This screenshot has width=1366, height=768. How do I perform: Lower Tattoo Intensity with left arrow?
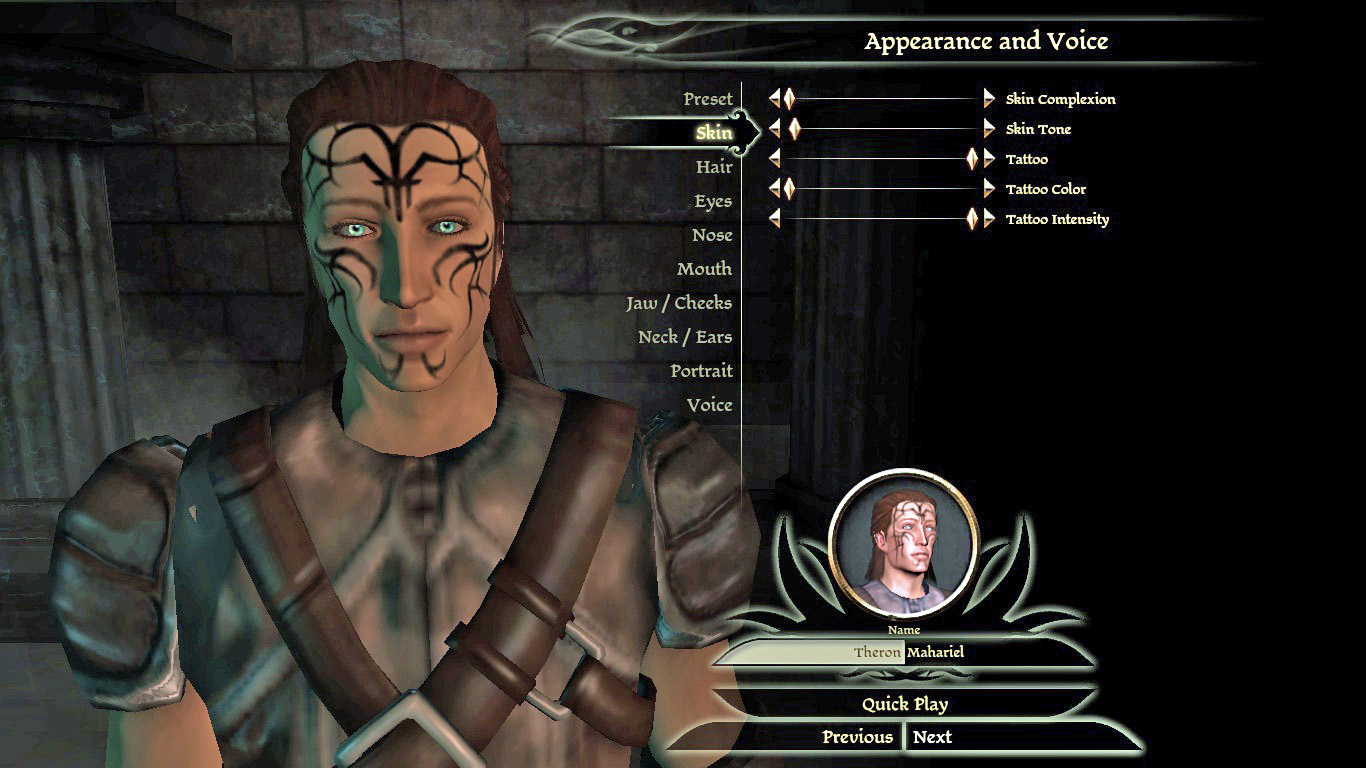(x=775, y=219)
